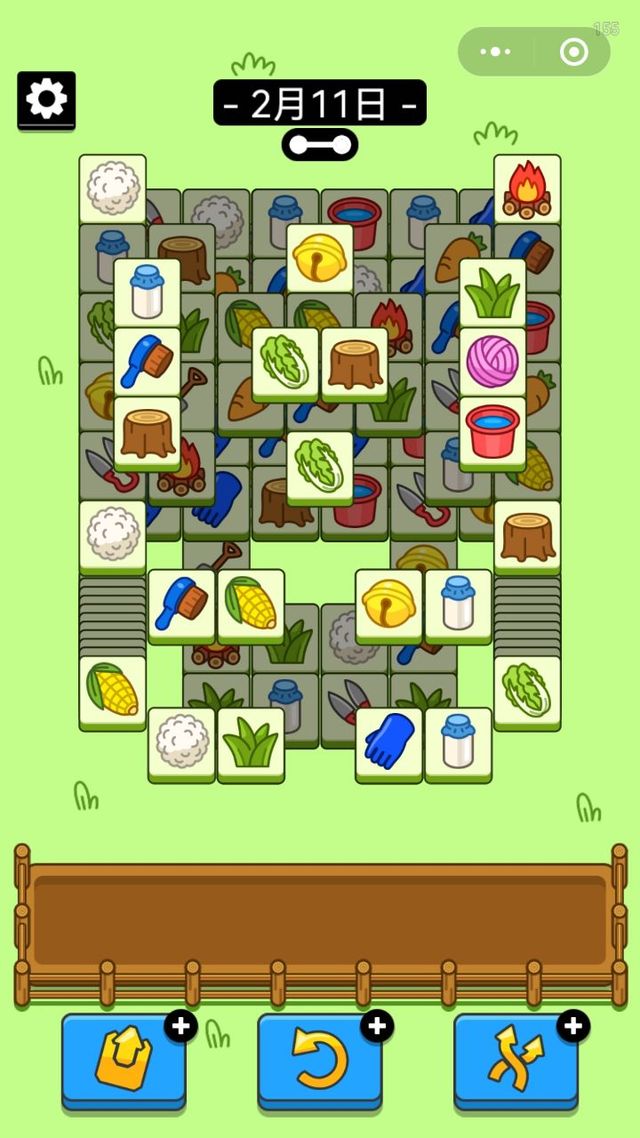Open the mini-program three-dot menu
Image resolution: width=640 pixels, height=1138 pixels.
496,52
